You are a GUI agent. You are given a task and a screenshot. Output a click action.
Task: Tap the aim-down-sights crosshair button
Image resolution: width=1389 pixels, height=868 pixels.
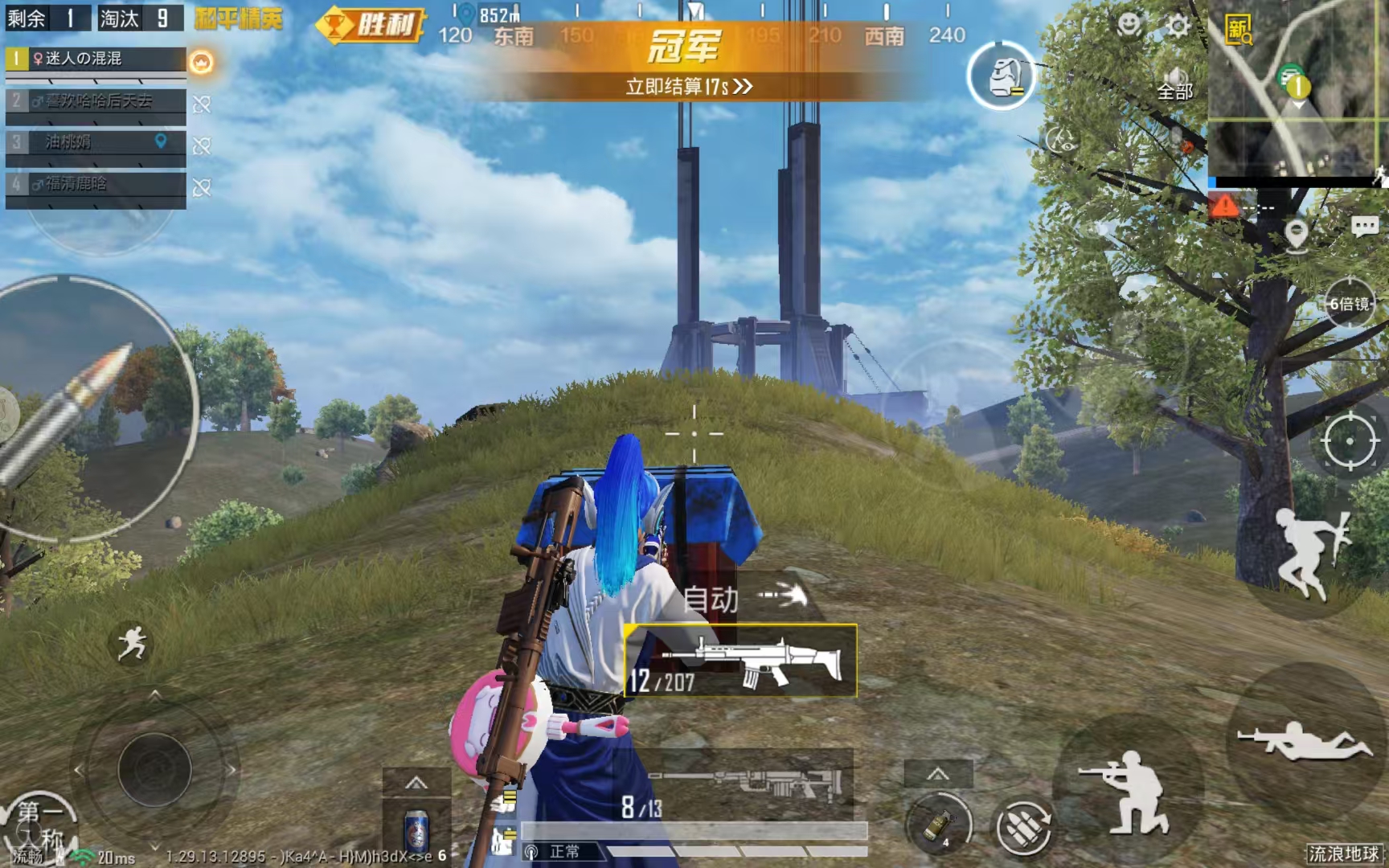(1350, 440)
